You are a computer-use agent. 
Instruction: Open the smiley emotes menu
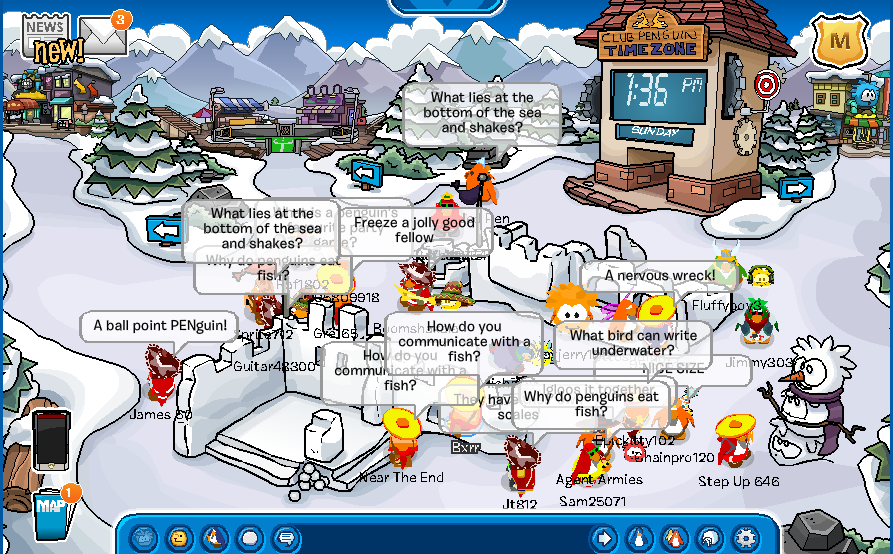[178, 538]
